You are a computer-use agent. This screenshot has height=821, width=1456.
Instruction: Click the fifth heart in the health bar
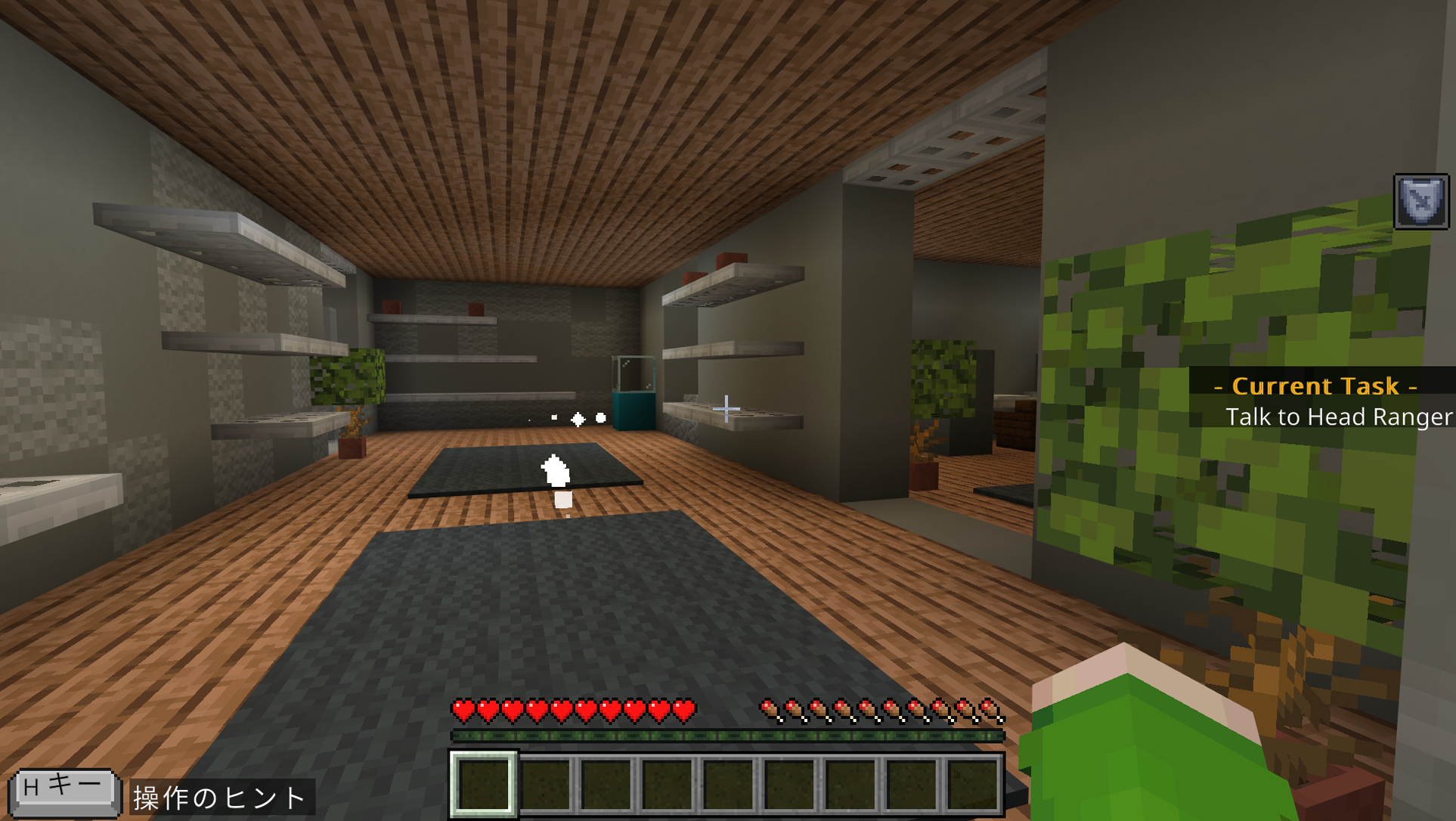[559, 711]
